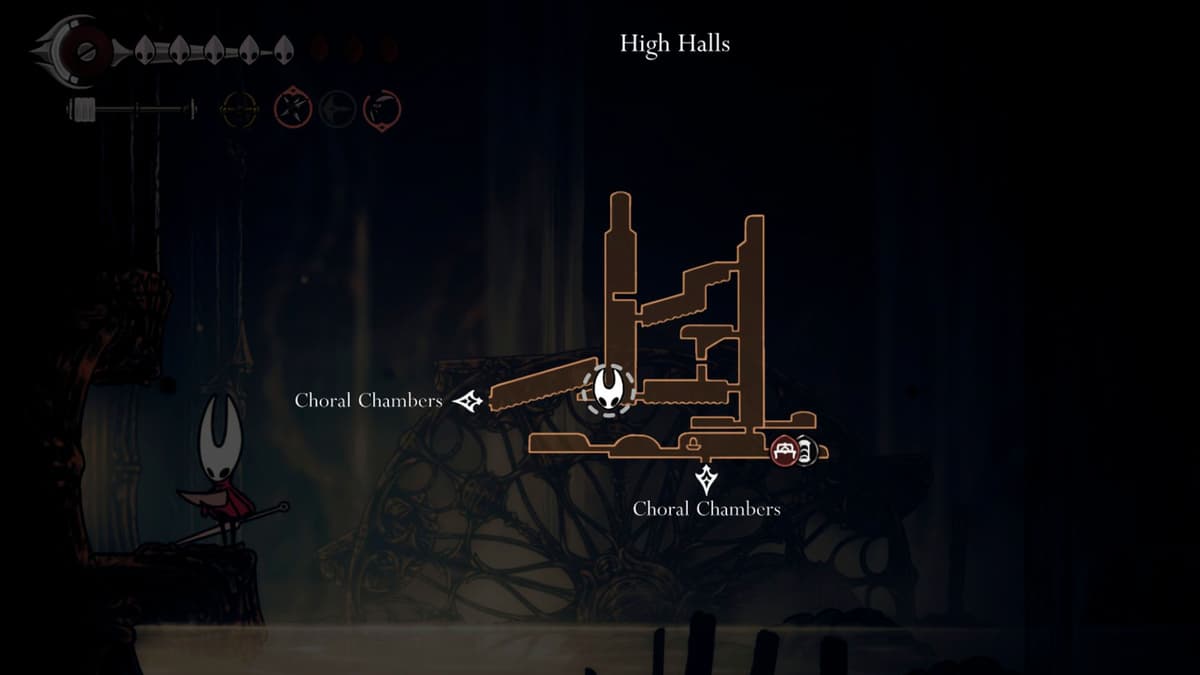Select the grey arrow-shaped tool icon

(337, 109)
